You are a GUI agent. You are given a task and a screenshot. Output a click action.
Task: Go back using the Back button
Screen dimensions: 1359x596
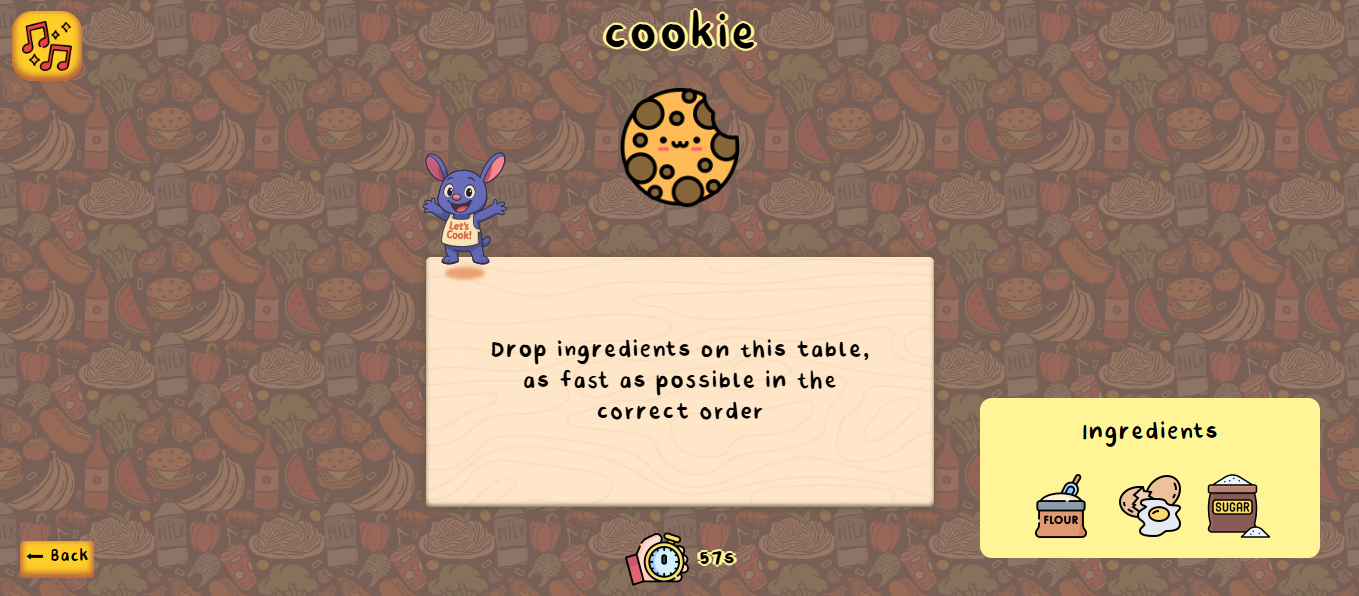[57, 557]
